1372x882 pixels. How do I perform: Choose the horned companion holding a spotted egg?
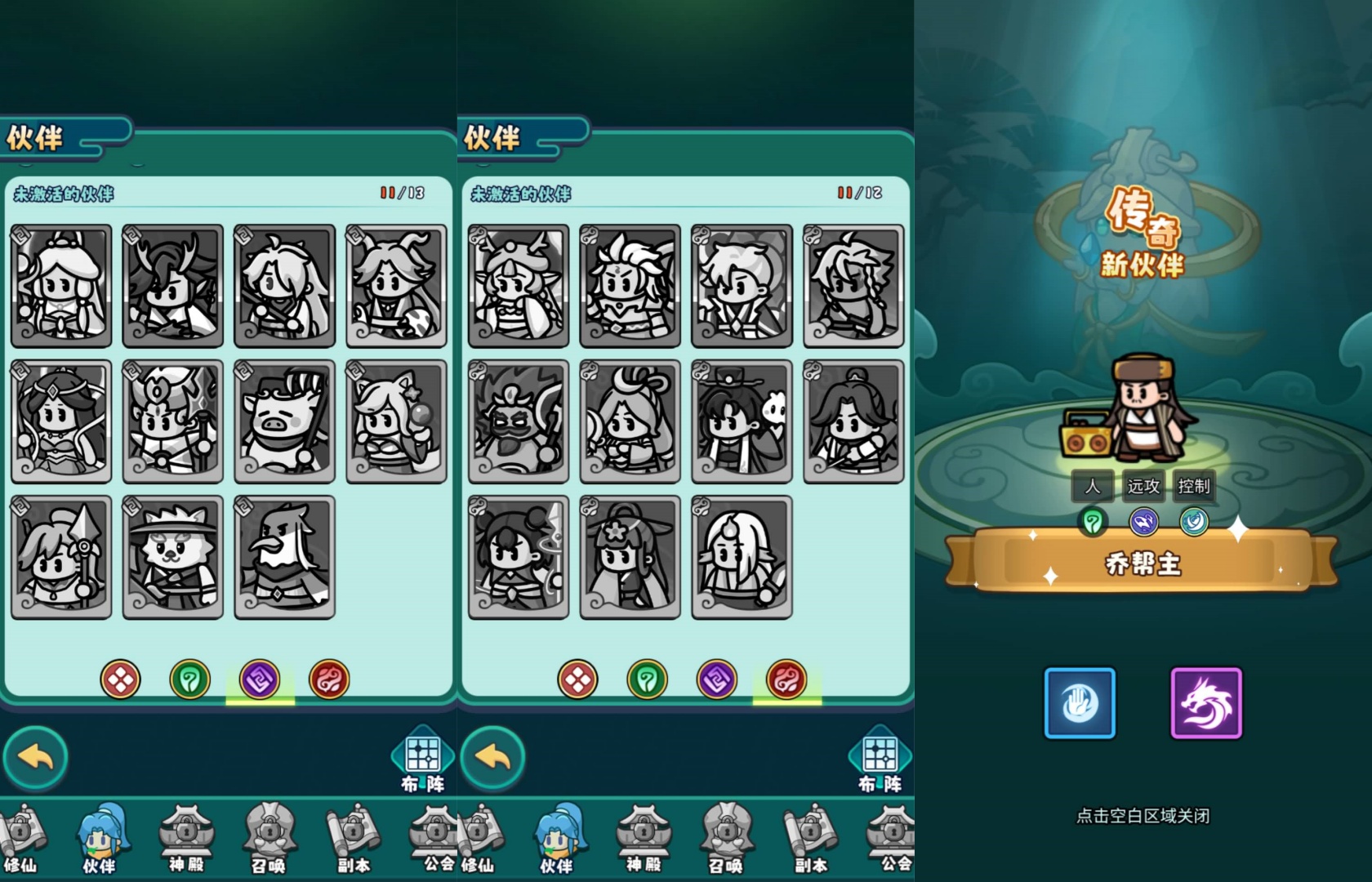point(396,286)
